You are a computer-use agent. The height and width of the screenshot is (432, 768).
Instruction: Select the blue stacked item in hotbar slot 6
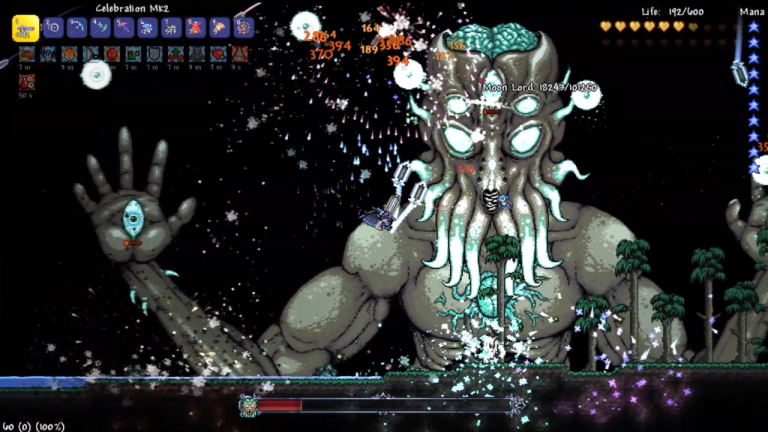click(147, 27)
